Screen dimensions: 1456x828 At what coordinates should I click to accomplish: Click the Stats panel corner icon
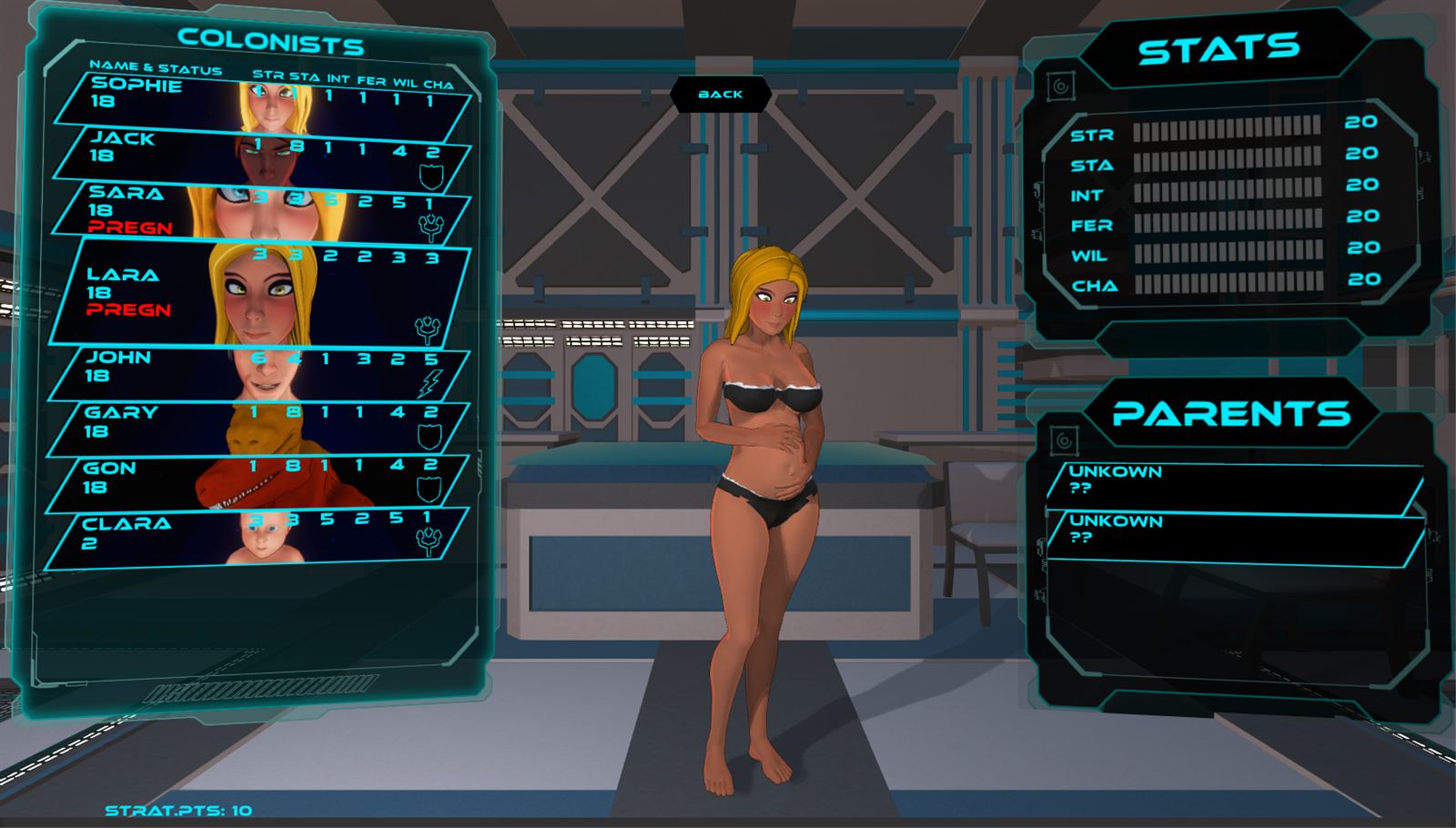(x=1060, y=86)
